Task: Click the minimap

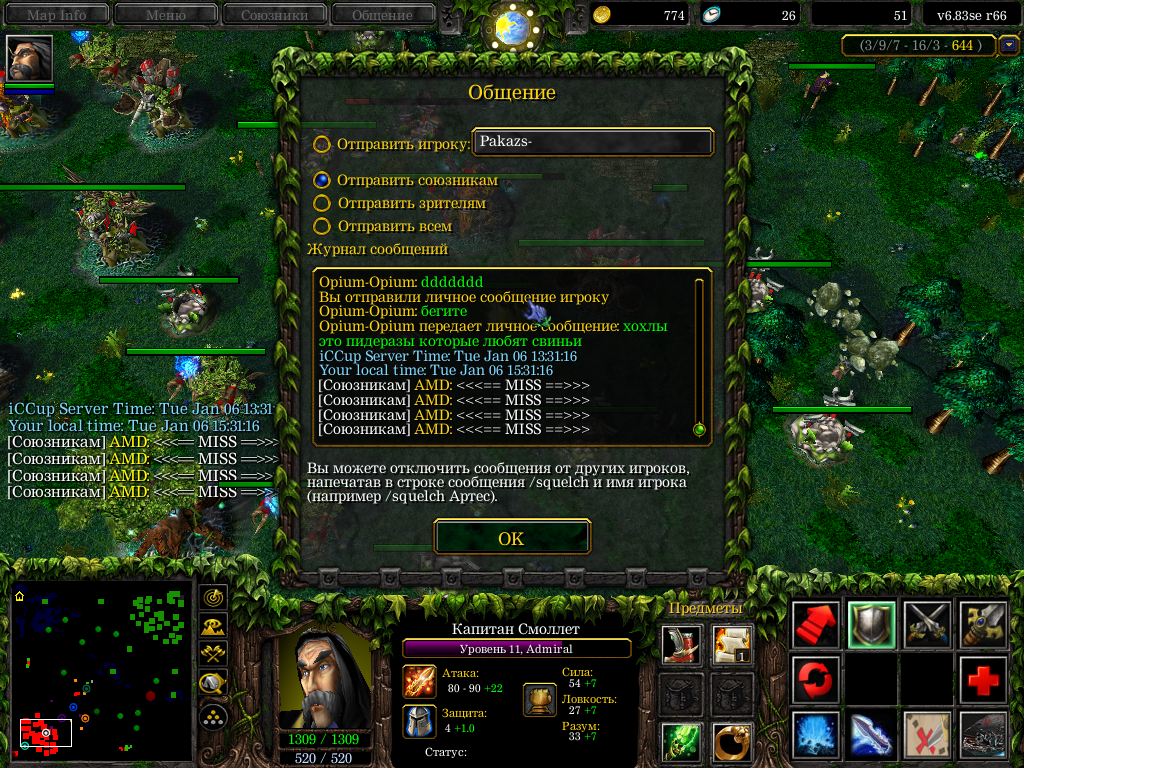Action: (x=101, y=669)
